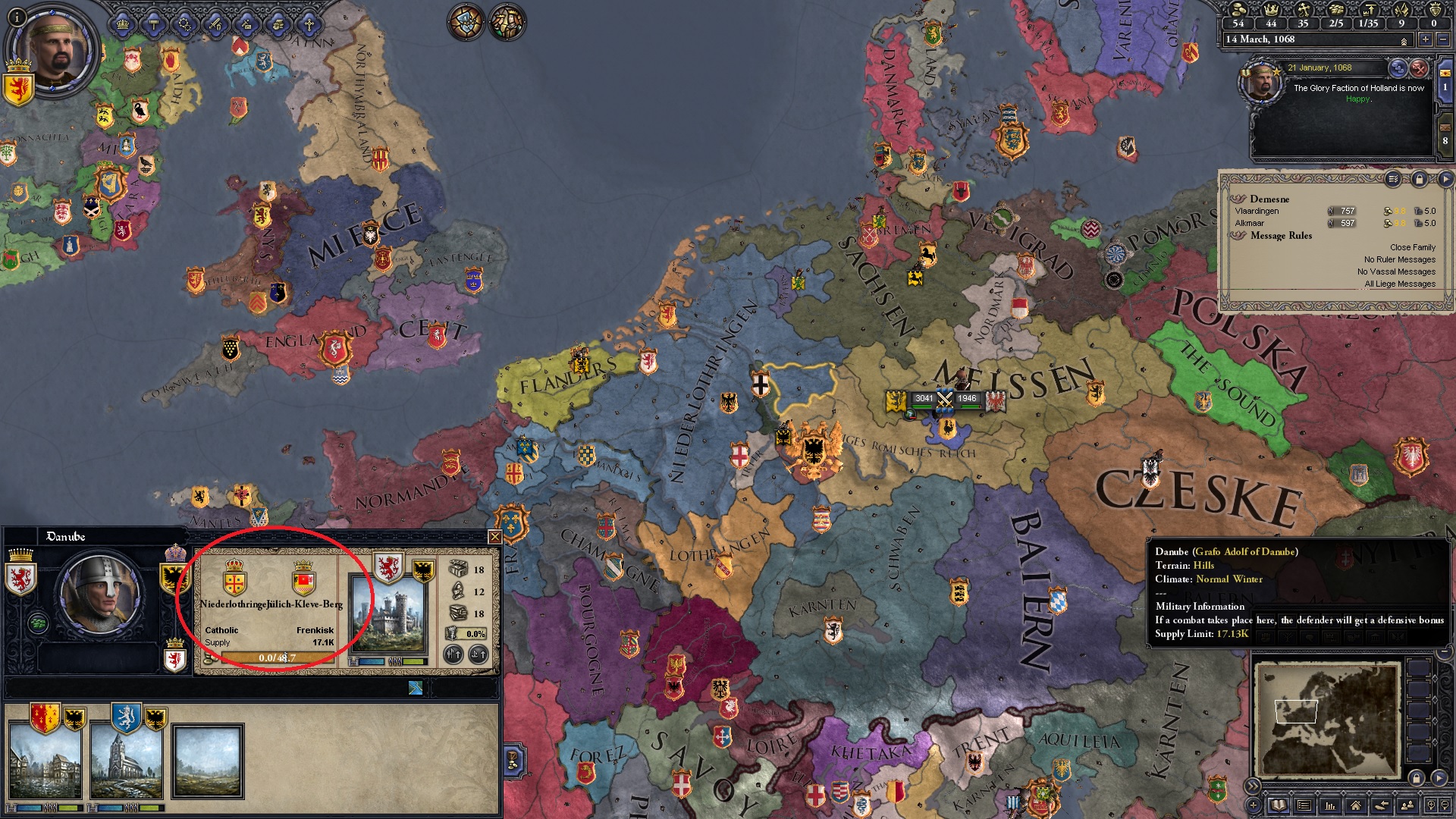
Task: Click the gold coins treasury icon
Action: coord(1238,11)
